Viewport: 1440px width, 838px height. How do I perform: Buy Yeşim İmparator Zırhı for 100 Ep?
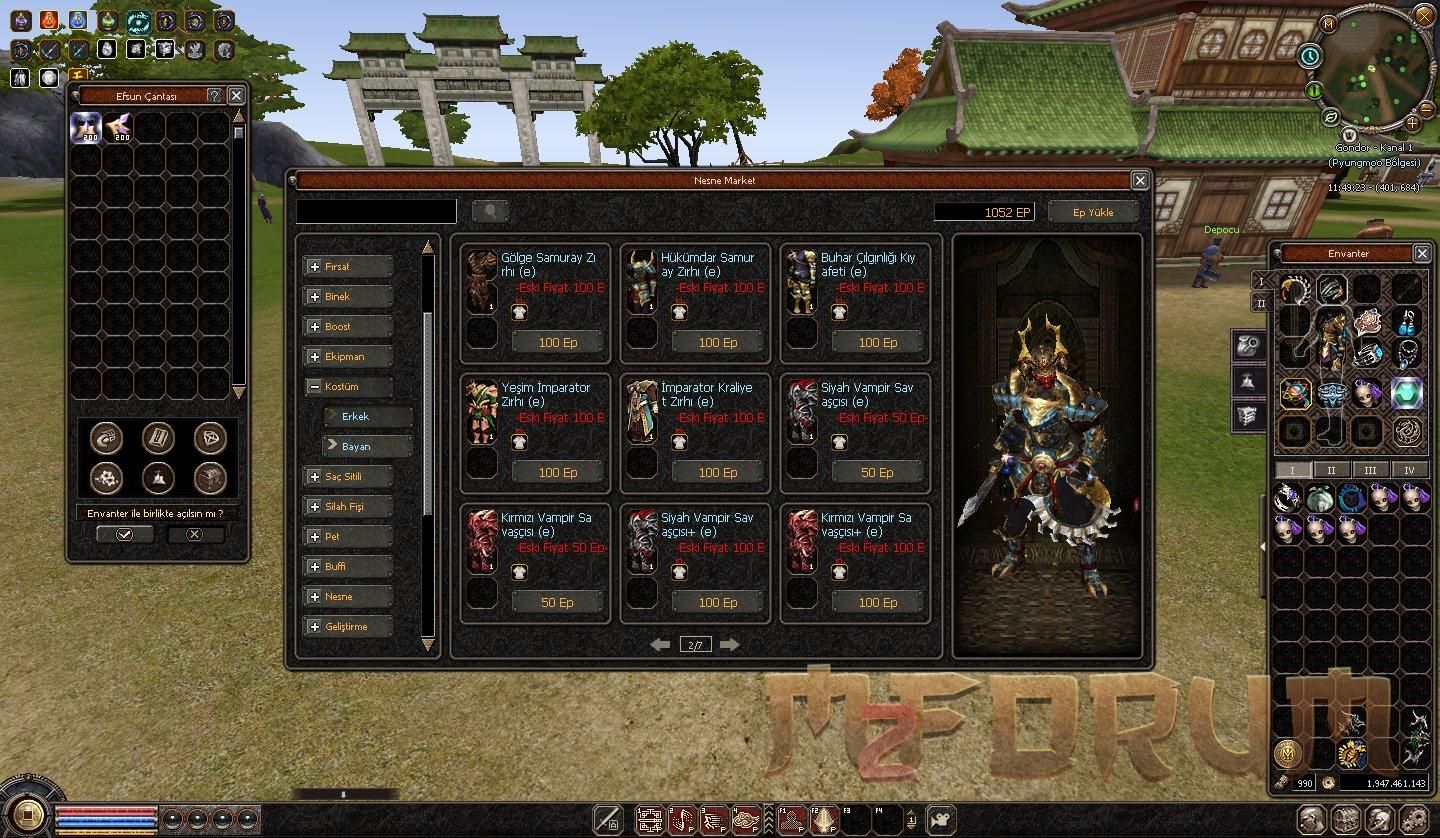coord(557,473)
